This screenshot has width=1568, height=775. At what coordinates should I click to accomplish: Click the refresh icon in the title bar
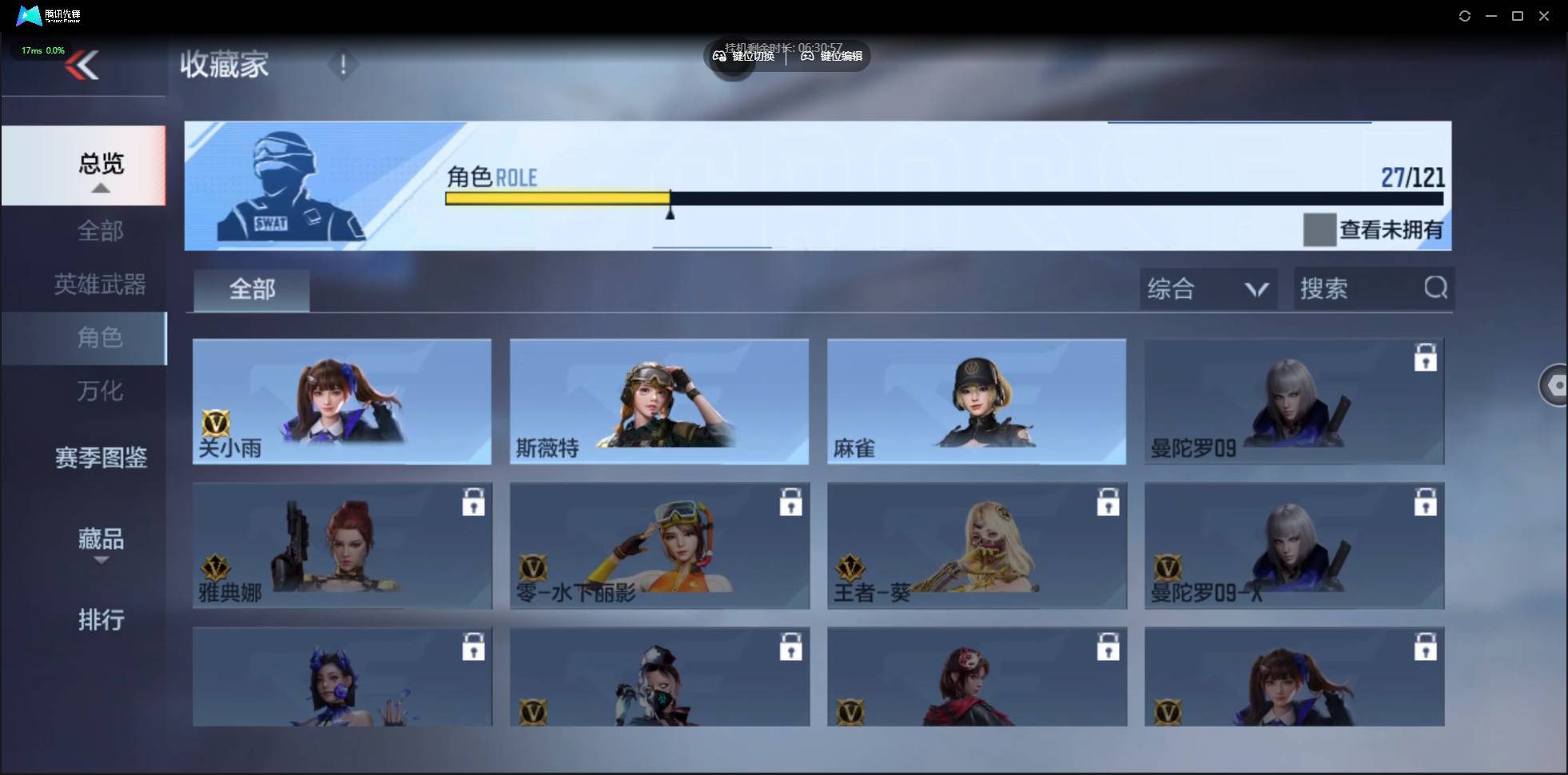[1465, 15]
